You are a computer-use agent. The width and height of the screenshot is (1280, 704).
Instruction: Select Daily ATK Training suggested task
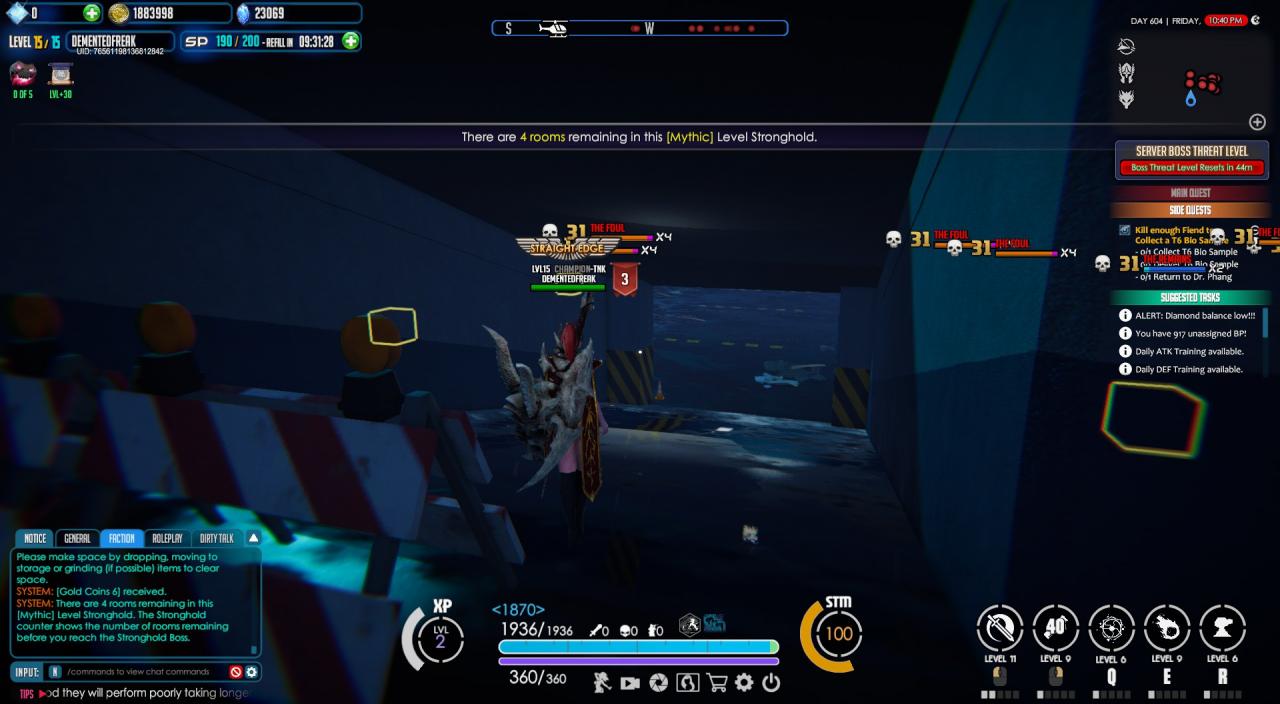pyautogui.click(x=1189, y=351)
